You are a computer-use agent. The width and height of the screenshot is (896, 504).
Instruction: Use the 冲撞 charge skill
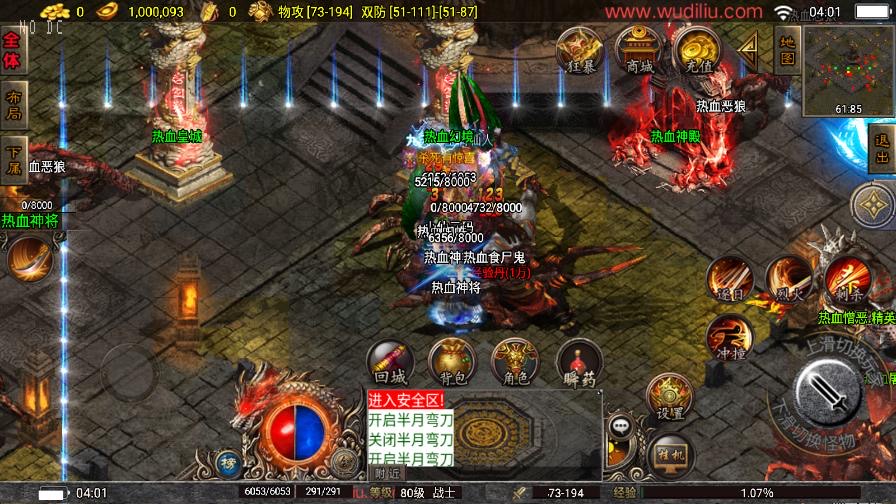click(x=729, y=338)
